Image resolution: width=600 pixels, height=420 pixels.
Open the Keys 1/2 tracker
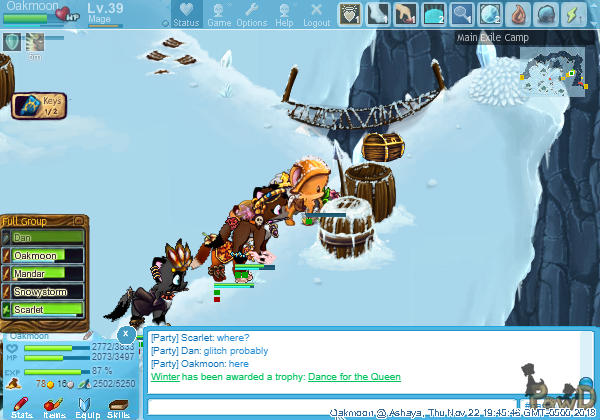[x=39, y=106]
